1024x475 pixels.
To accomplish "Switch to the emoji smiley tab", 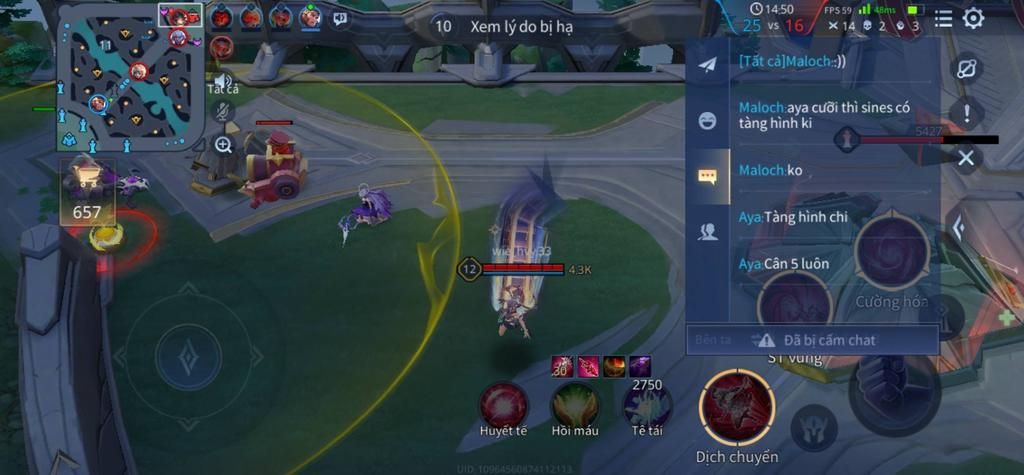I will click(708, 121).
